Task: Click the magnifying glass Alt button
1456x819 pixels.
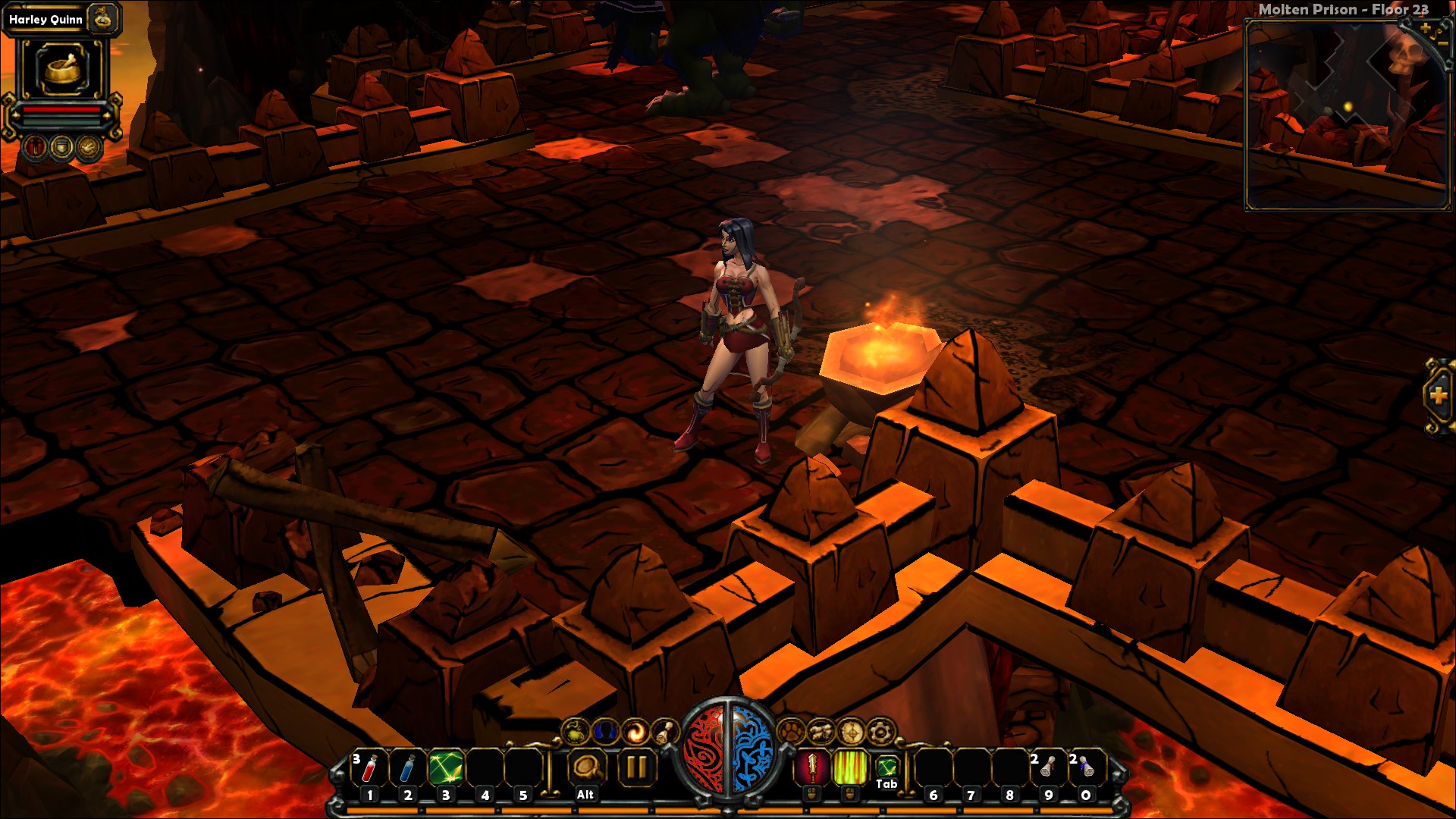Action: 585,768
